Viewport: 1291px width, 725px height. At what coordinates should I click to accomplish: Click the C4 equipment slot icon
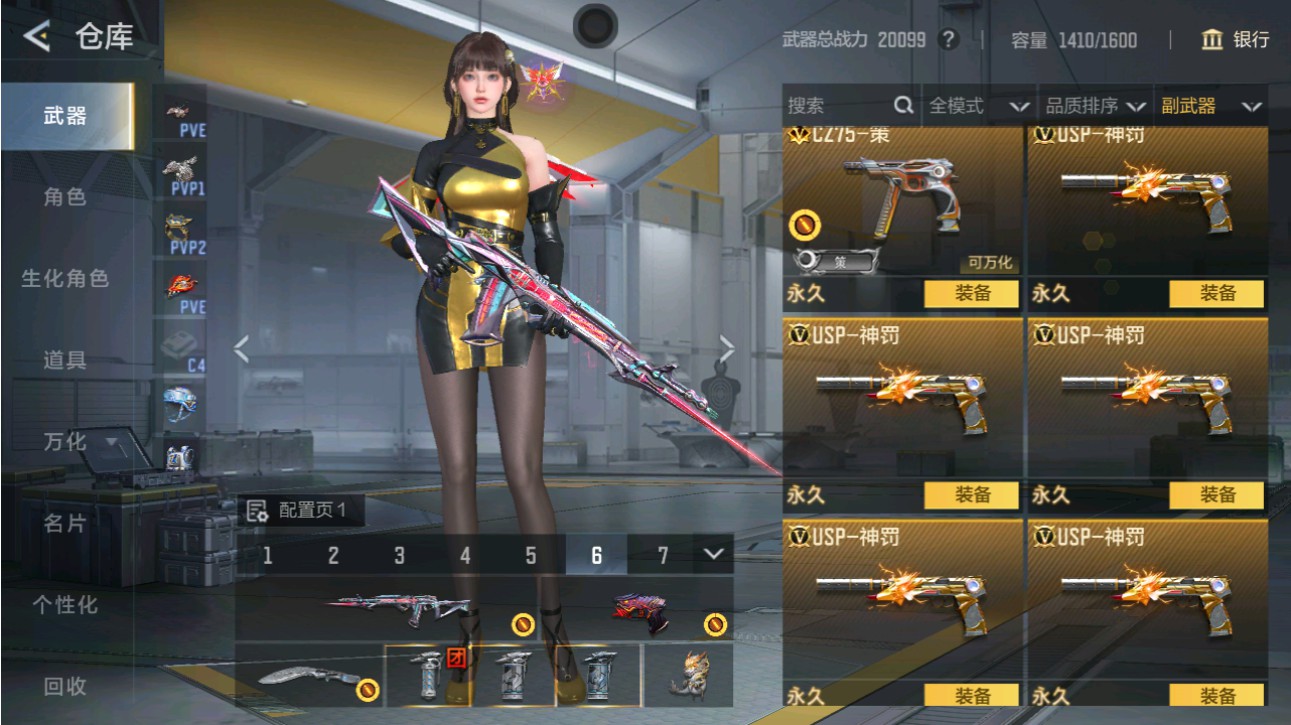click(178, 345)
